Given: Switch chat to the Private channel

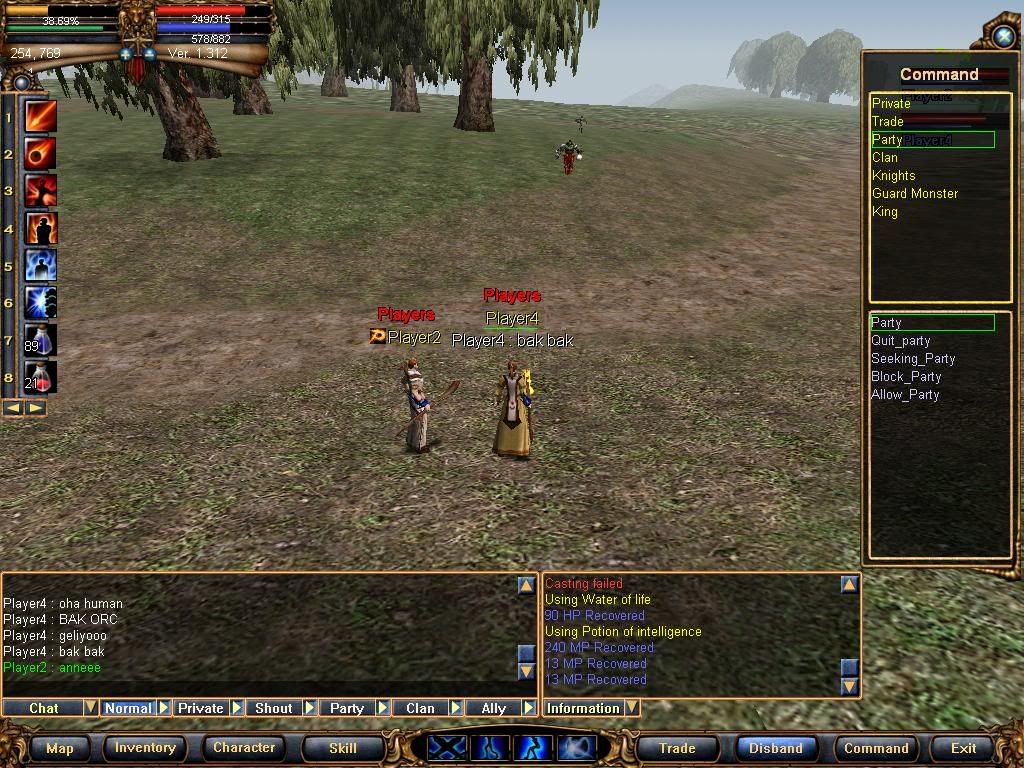Looking at the screenshot, I should point(200,708).
